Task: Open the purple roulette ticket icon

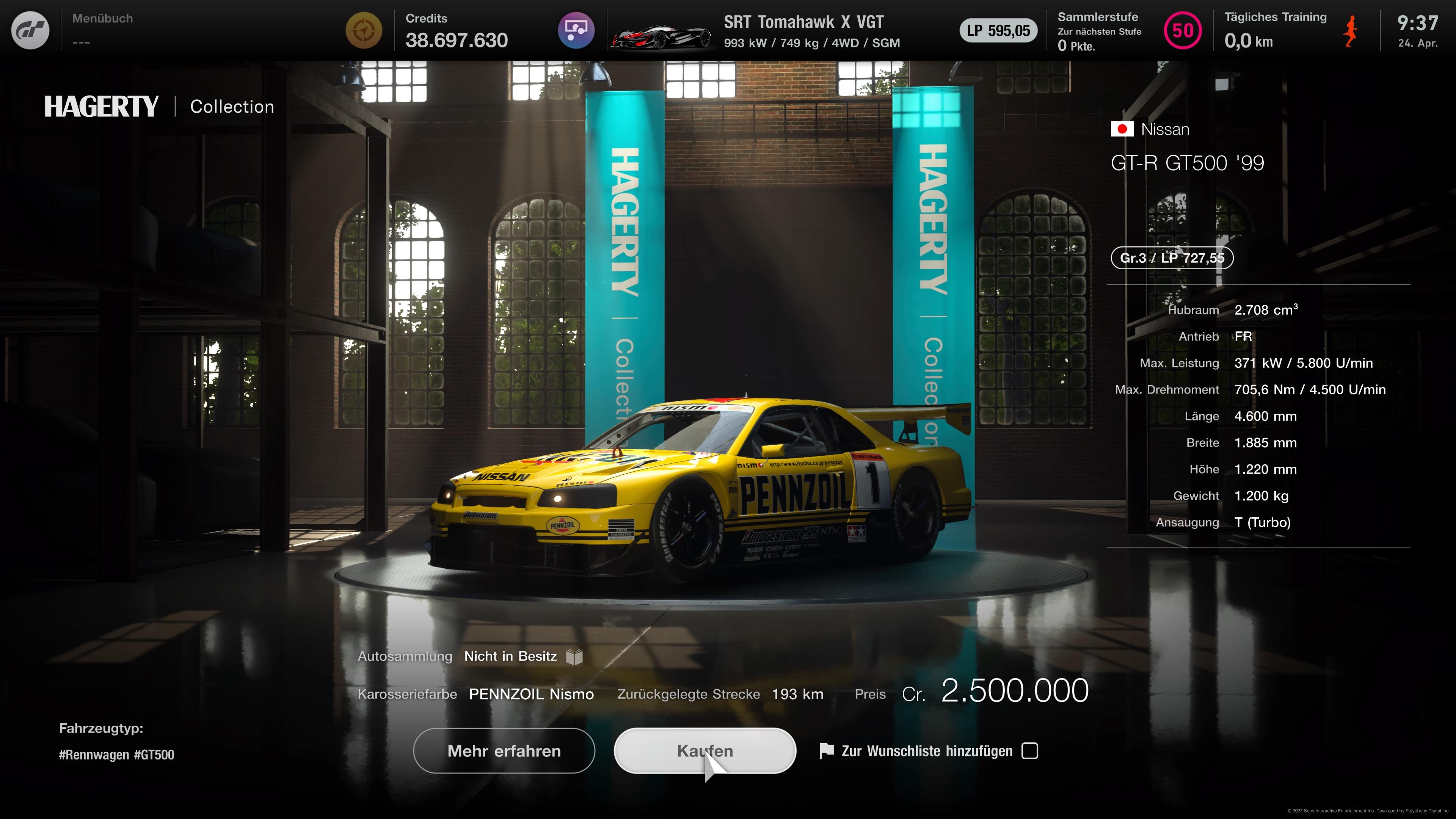Action: pyautogui.click(x=576, y=30)
